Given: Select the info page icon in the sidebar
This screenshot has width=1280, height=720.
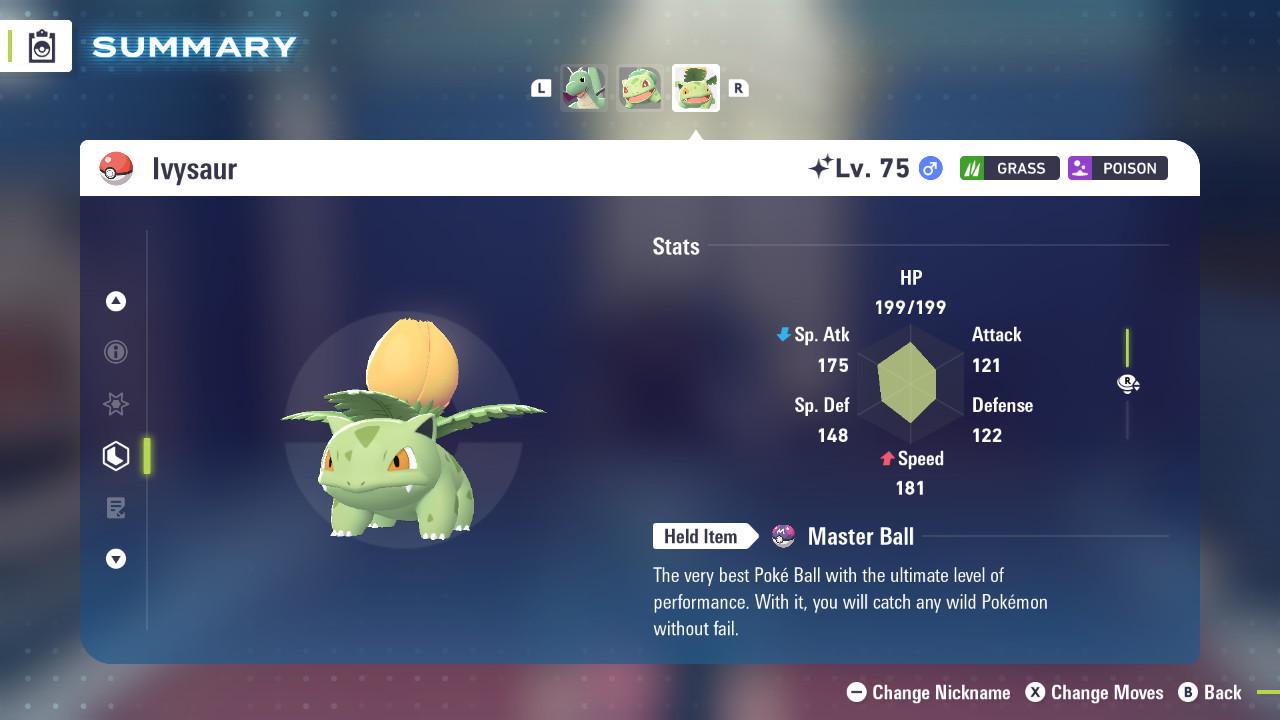Looking at the screenshot, I should coord(116,352).
